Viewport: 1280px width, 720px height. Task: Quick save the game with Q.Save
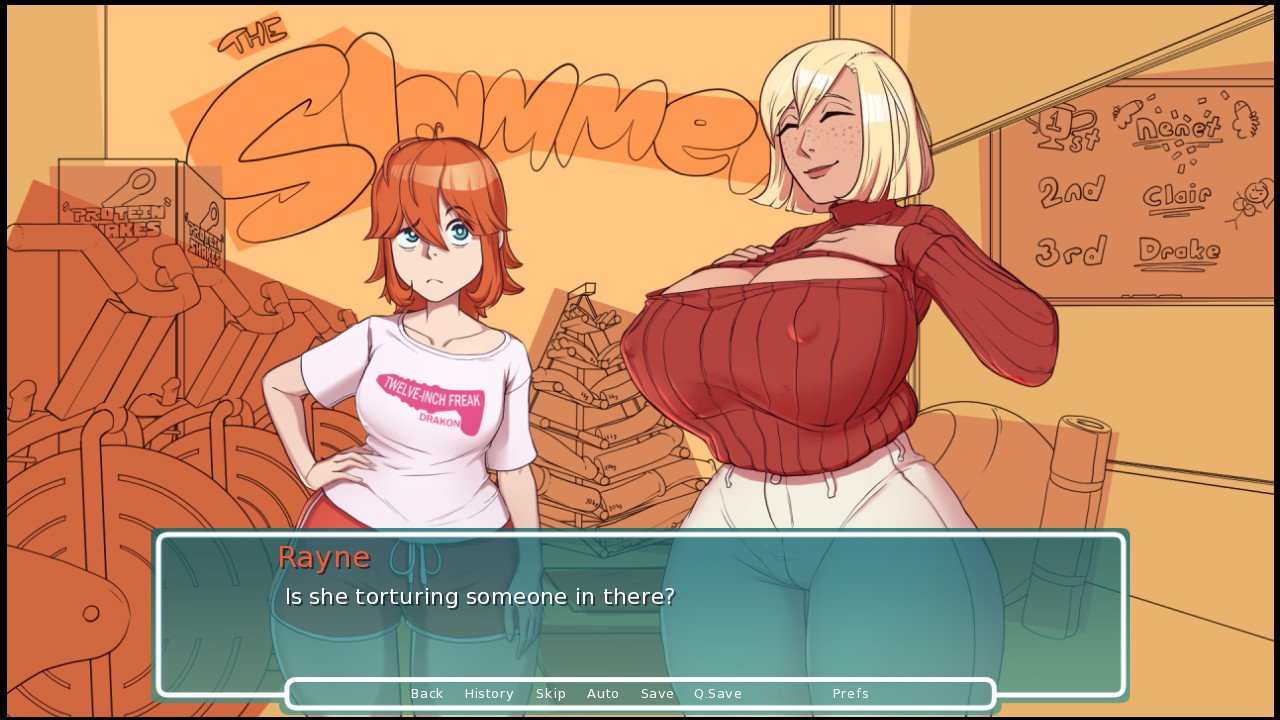pos(717,693)
